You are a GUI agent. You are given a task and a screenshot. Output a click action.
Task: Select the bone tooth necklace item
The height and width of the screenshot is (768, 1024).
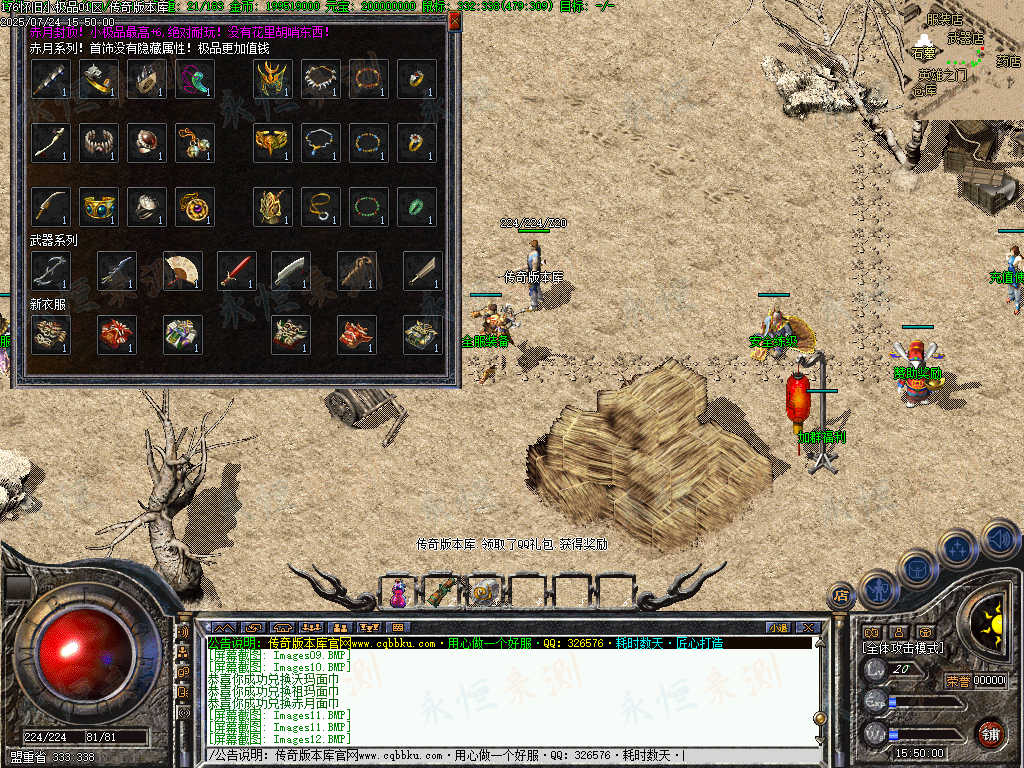[320, 79]
